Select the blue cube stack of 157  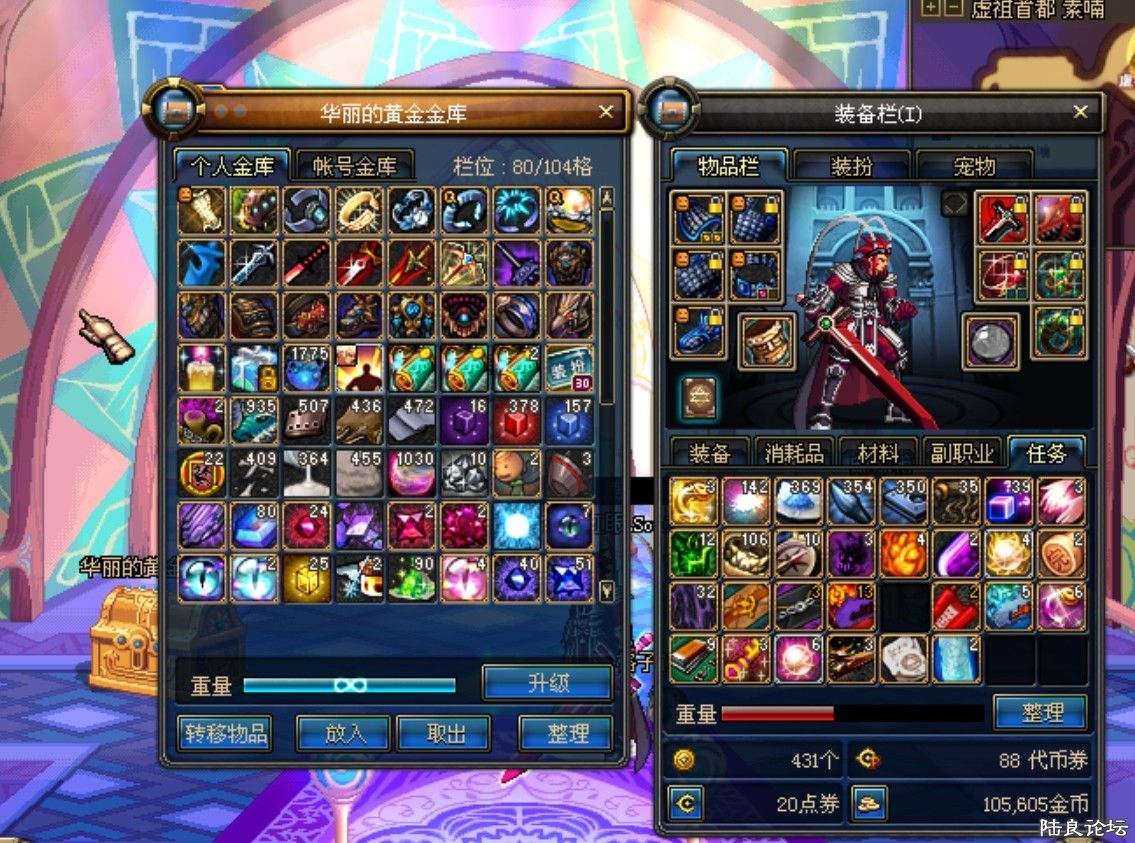pyautogui.click(x=569, y=420)
